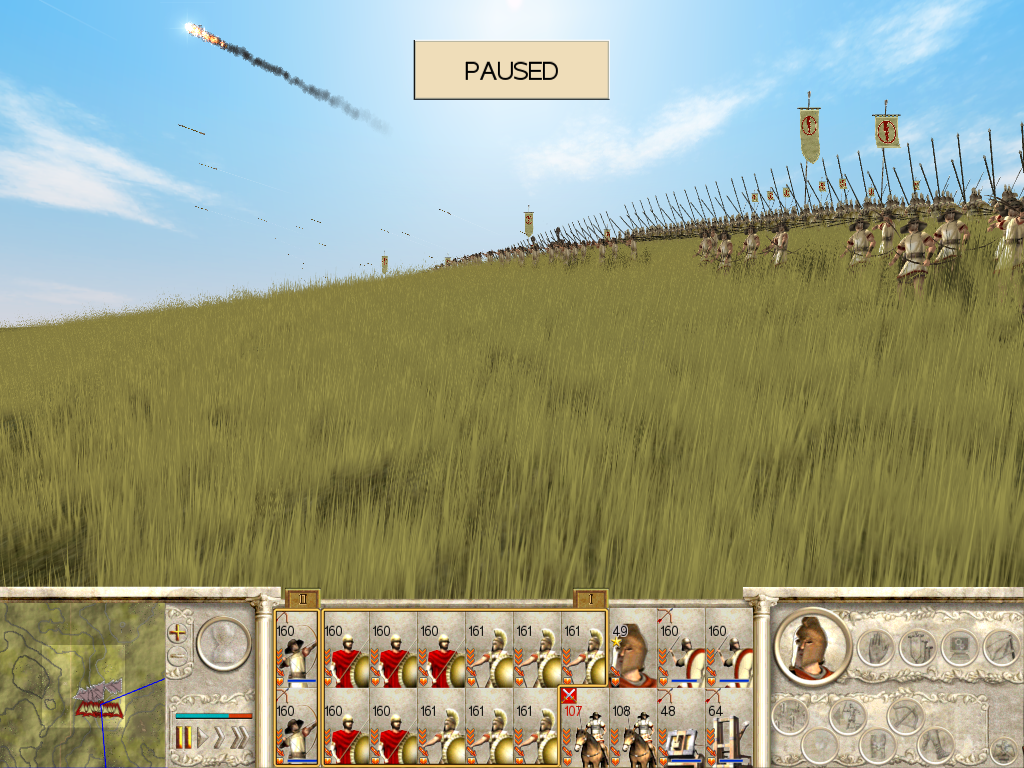Select the triple-arrow fastest battle speed

pyautogui.click(x=240, y=739)
